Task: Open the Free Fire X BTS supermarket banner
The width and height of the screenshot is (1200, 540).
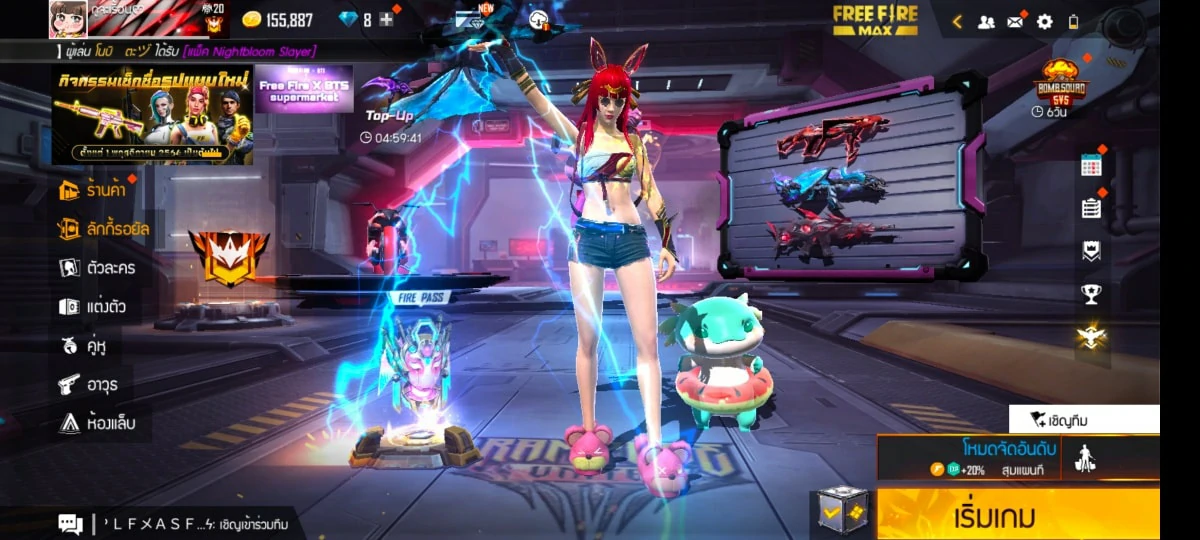Action: tap(304, 90)
